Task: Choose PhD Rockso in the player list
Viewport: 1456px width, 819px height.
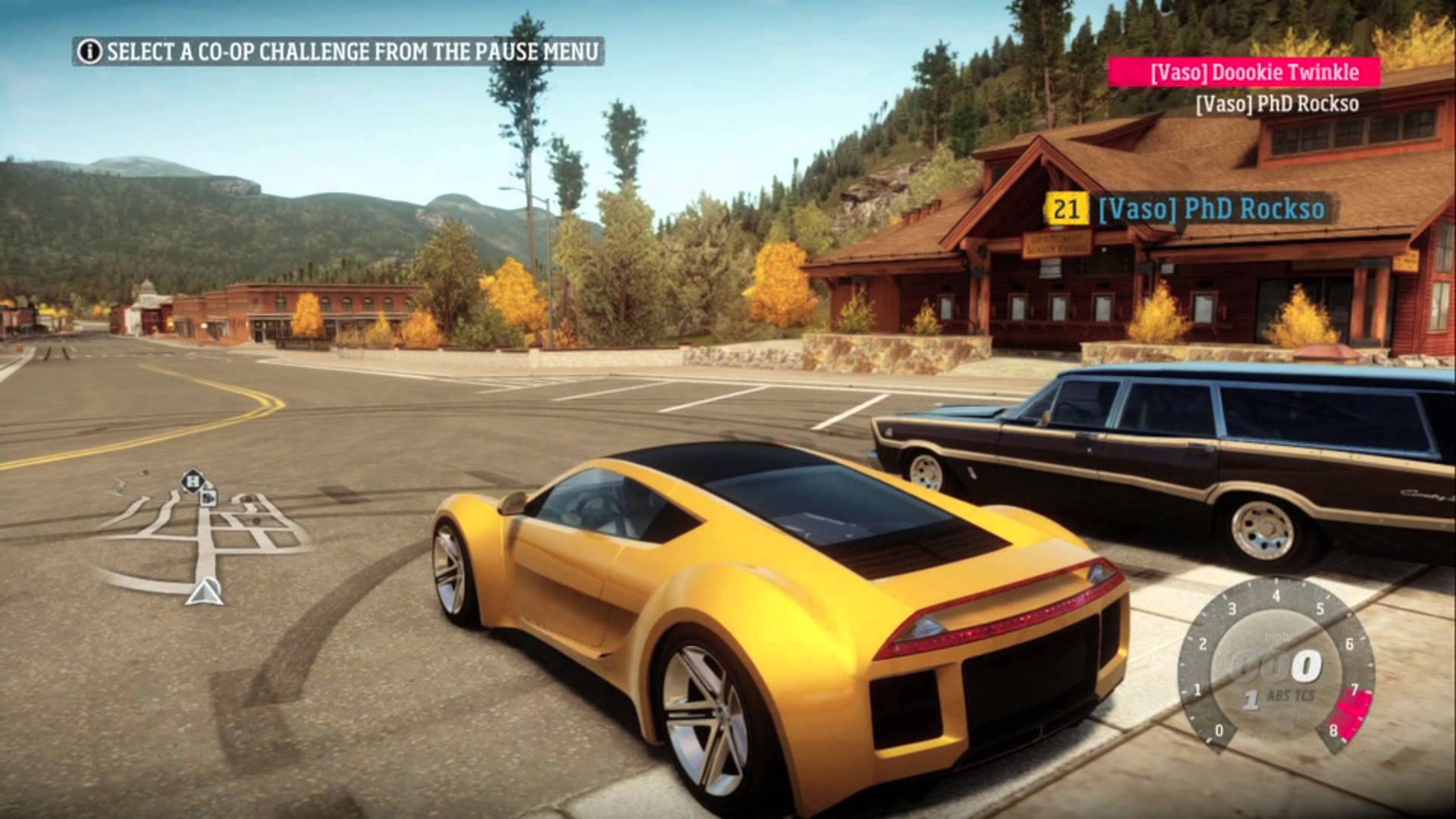Action: tap(1276, 104)
